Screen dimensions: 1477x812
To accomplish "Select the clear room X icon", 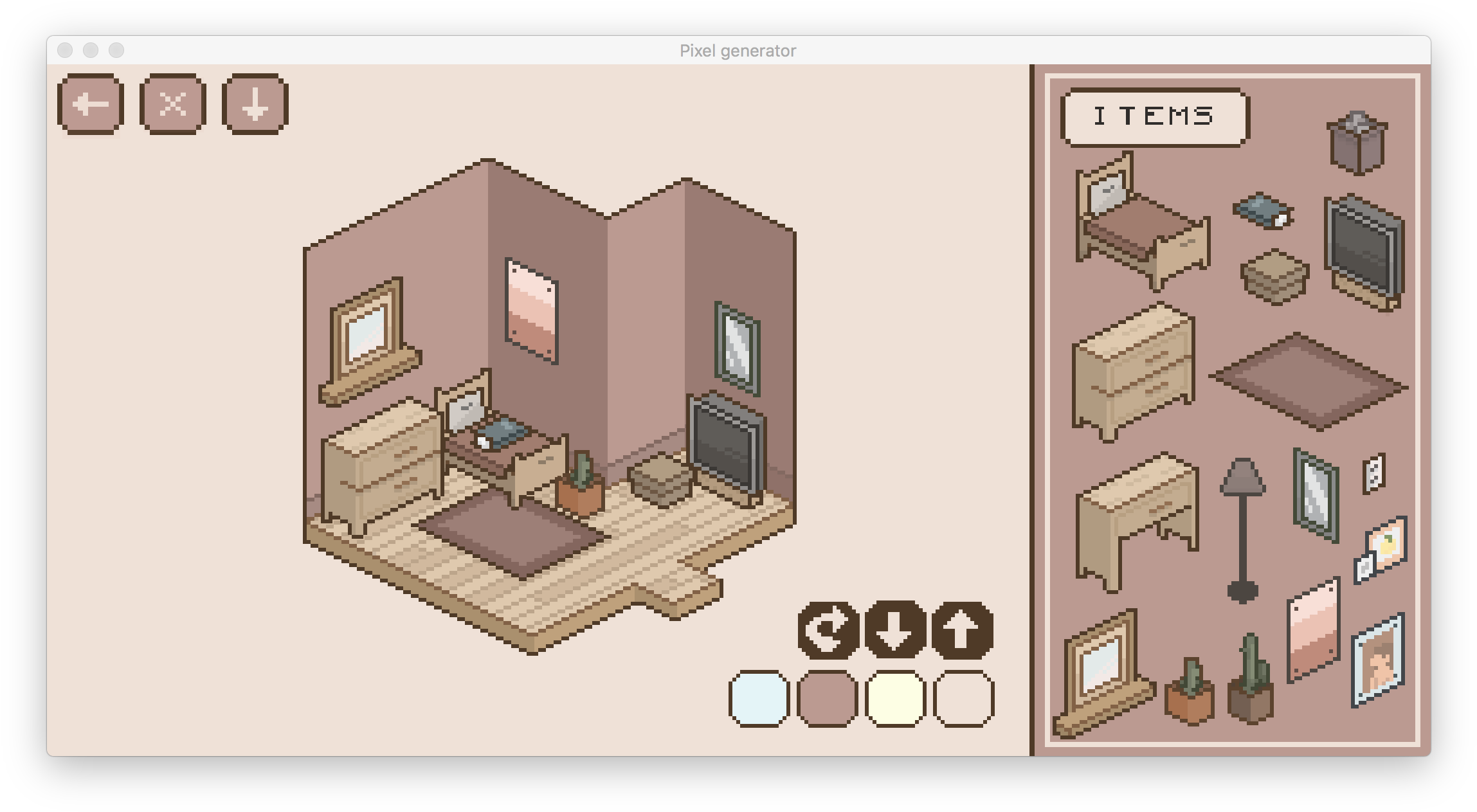I will tap(172, 103).
